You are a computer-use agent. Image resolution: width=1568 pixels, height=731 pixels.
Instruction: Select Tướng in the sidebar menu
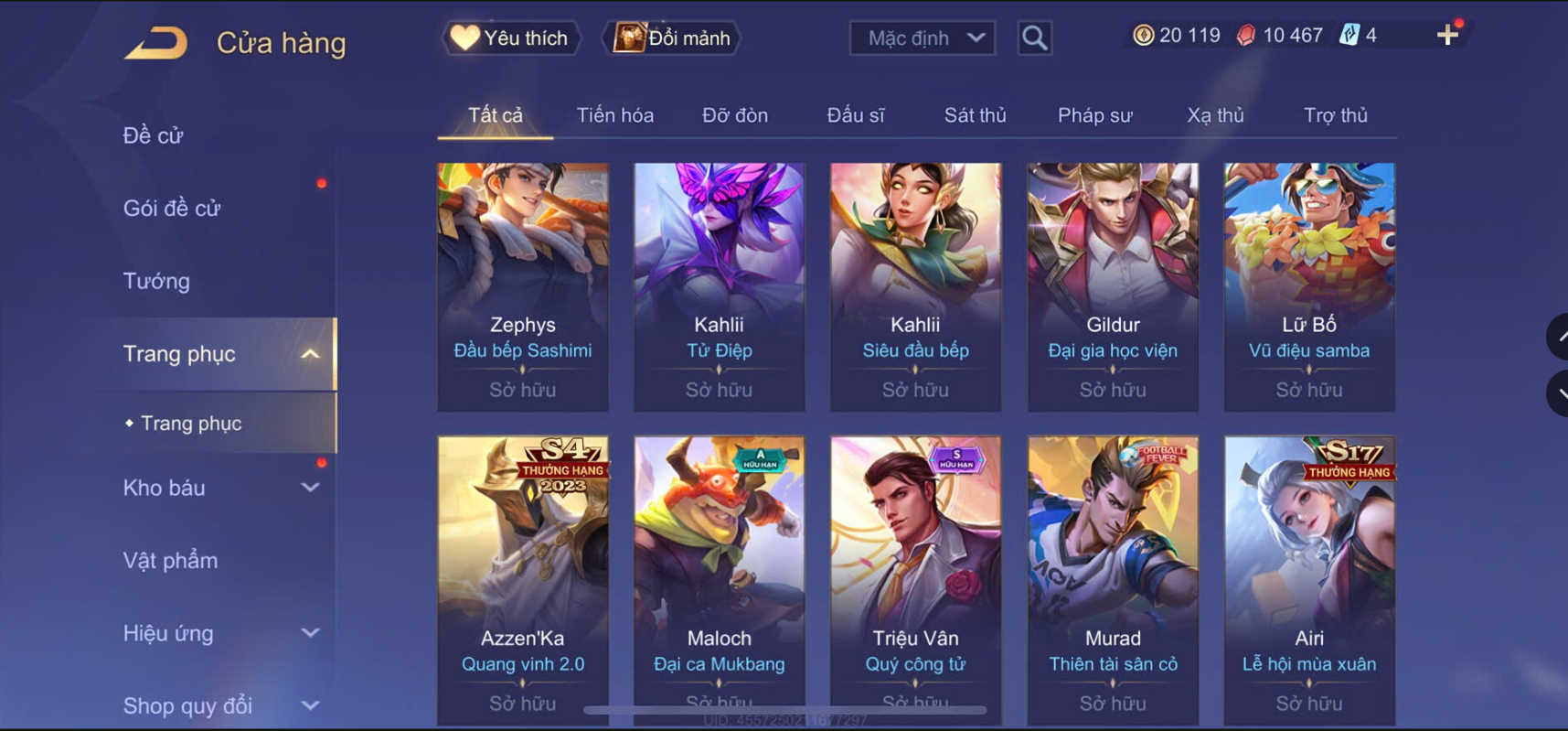coord(156,281)
